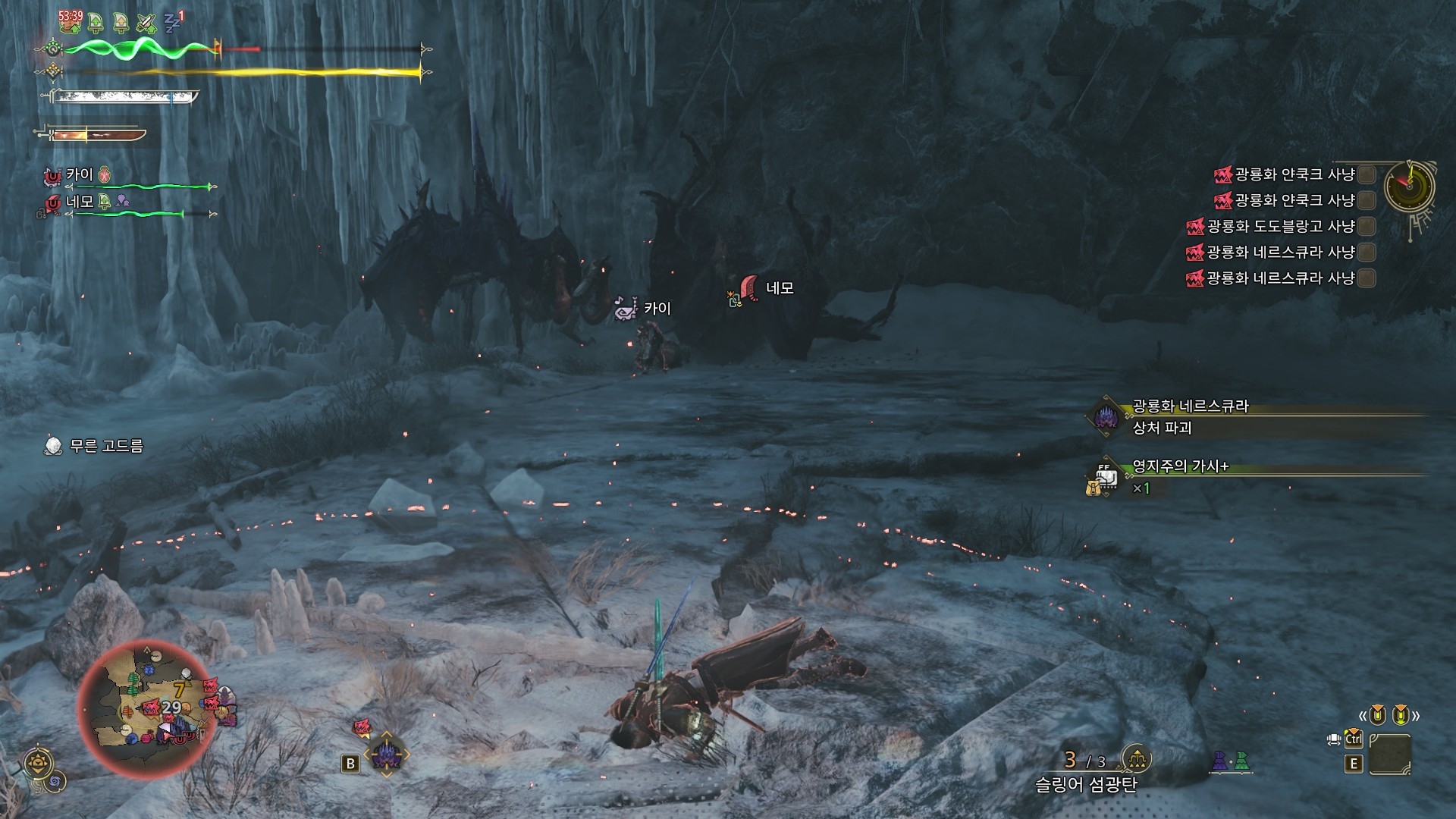Select the scales icon by item count

tap(1136, 758)
